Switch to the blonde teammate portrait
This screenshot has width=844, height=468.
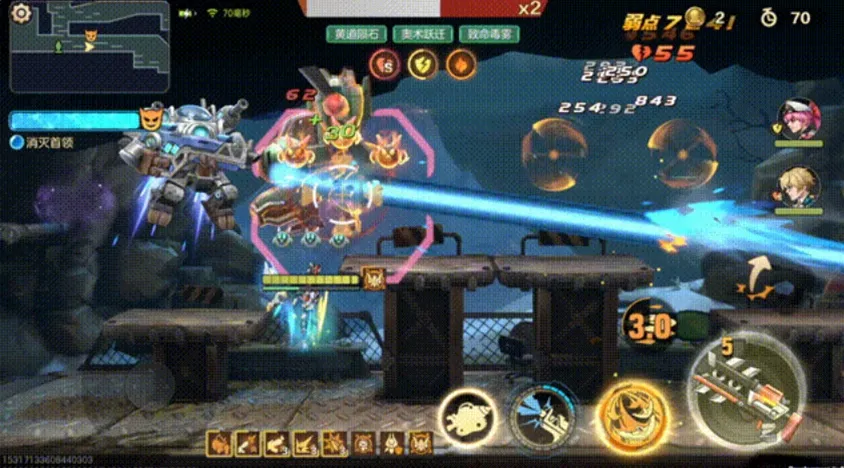tap(798, 185)
